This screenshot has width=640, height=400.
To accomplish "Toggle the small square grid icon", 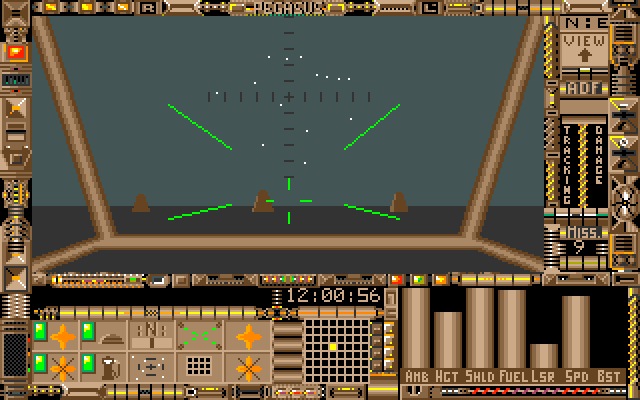I will coord(198,366).
